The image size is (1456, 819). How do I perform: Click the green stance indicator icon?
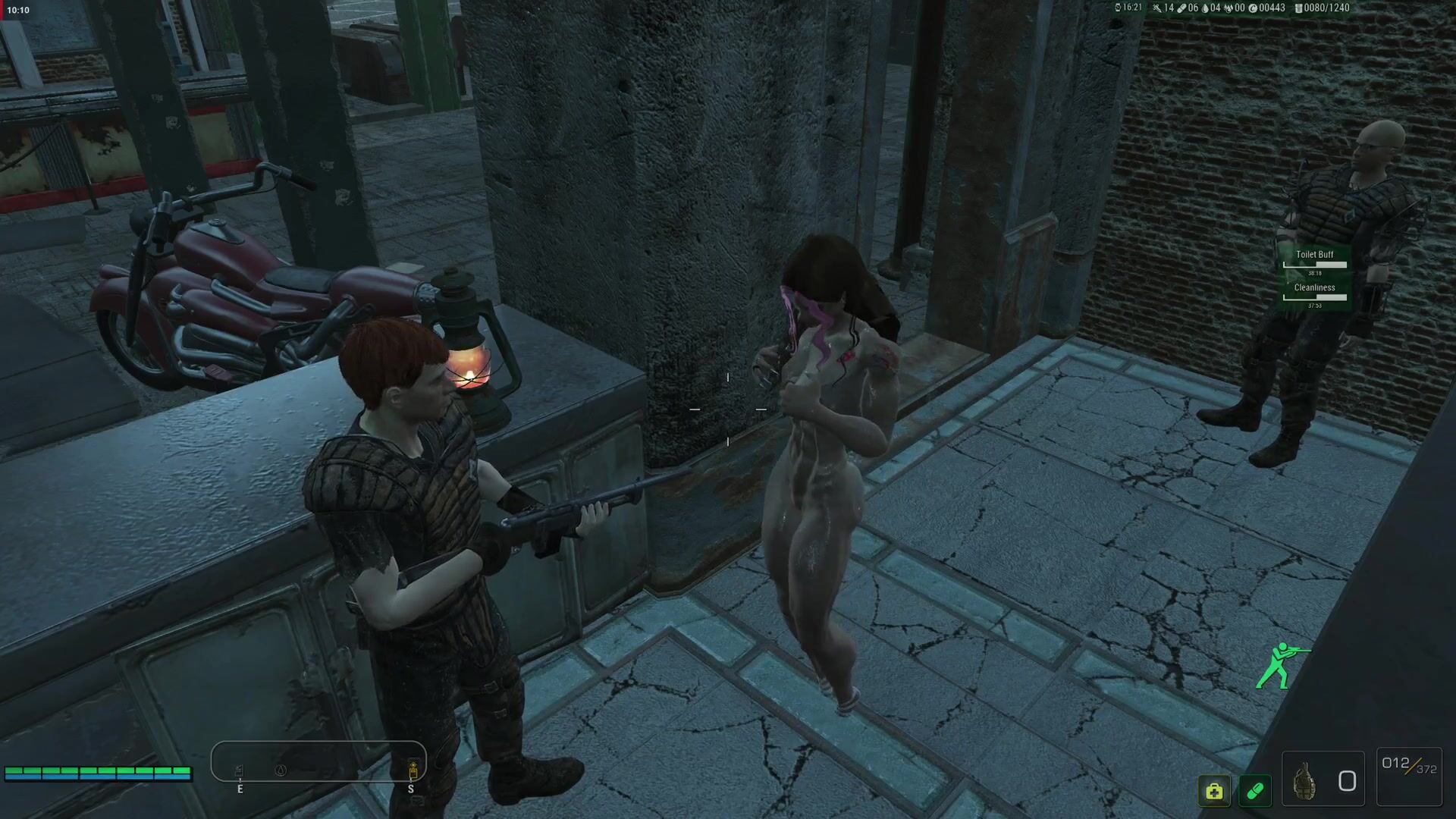[x=1279, y=665]
